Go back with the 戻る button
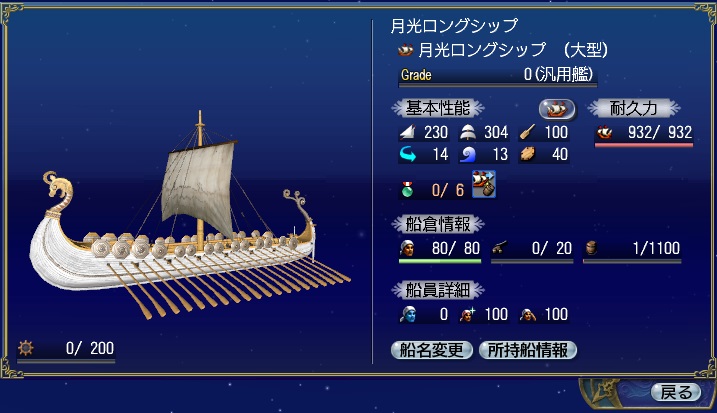Viewport: 717px width, 413px height. pos(675,391)
